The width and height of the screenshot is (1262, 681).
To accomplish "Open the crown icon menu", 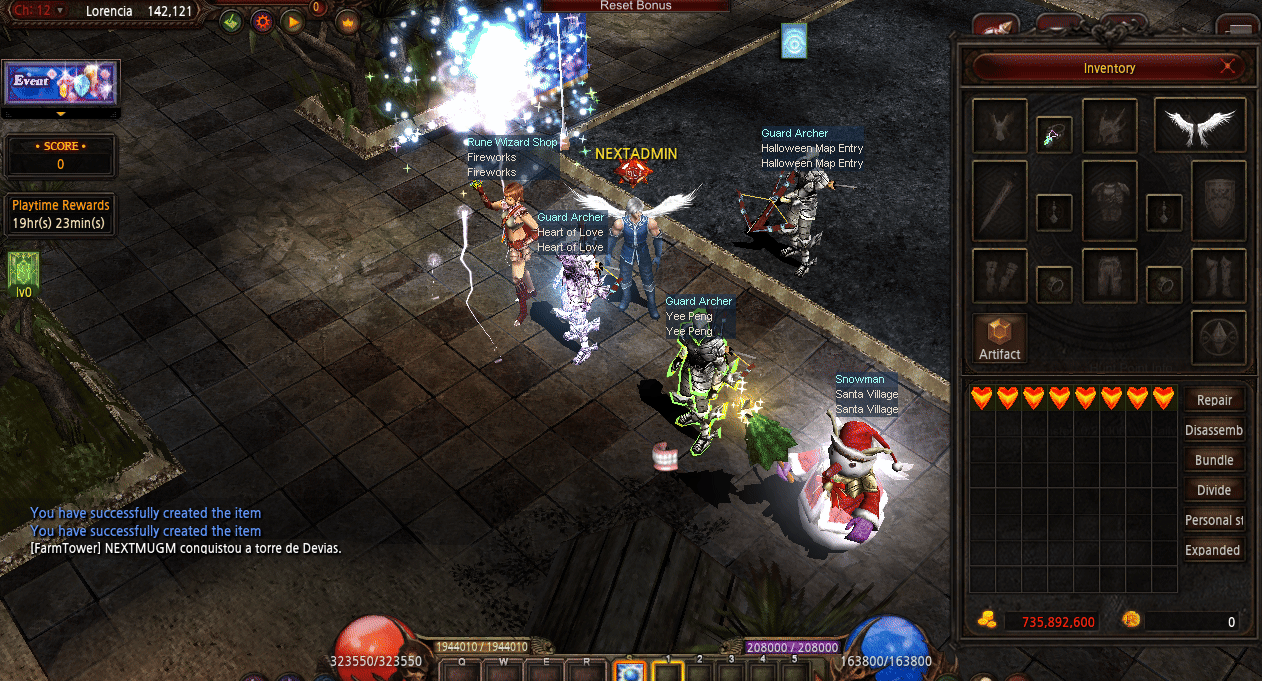I will click(347, 21).
